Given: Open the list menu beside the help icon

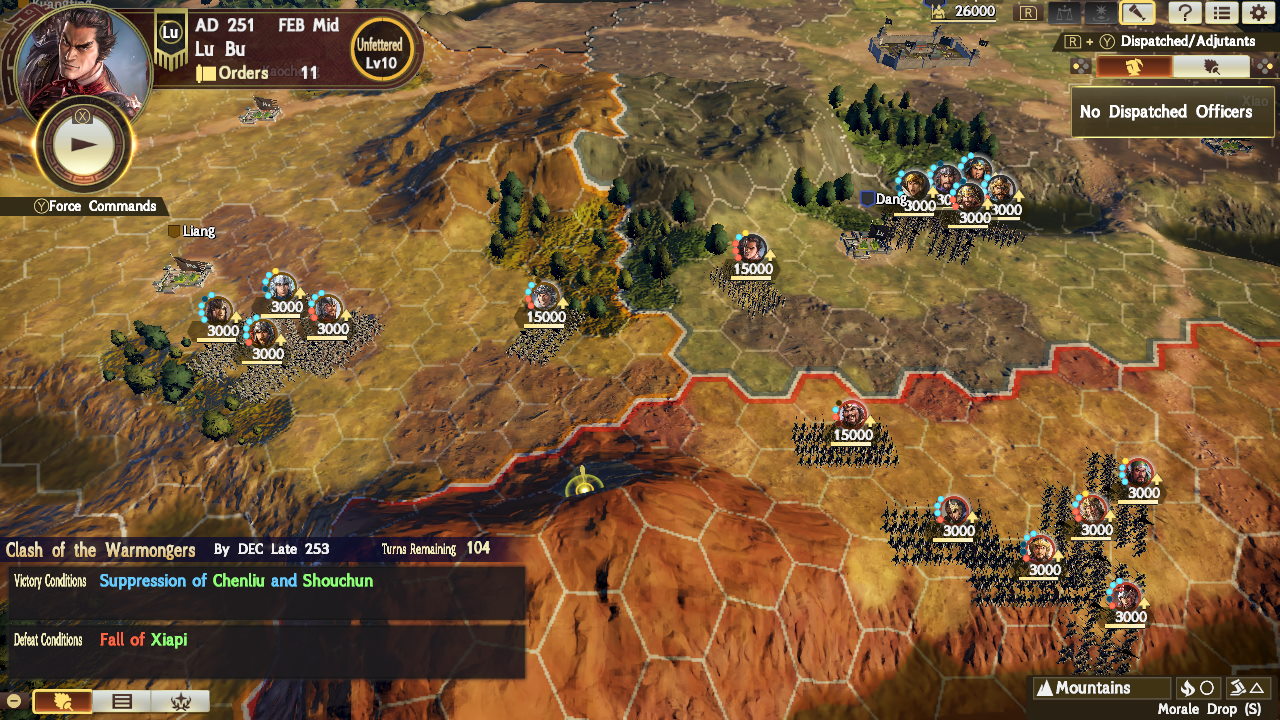Looking at the screenshot, I should 1222,12.
